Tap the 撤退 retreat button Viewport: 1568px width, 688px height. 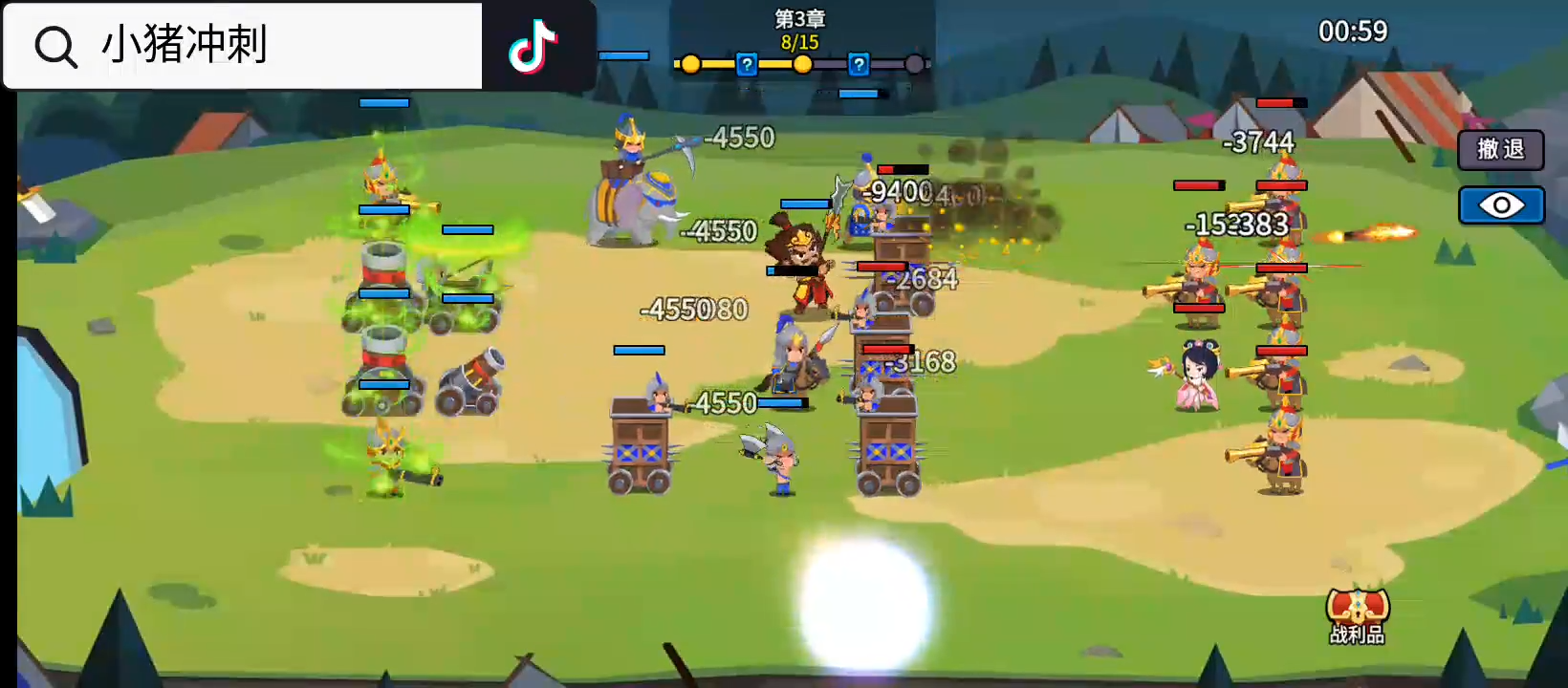(1500, 150)
